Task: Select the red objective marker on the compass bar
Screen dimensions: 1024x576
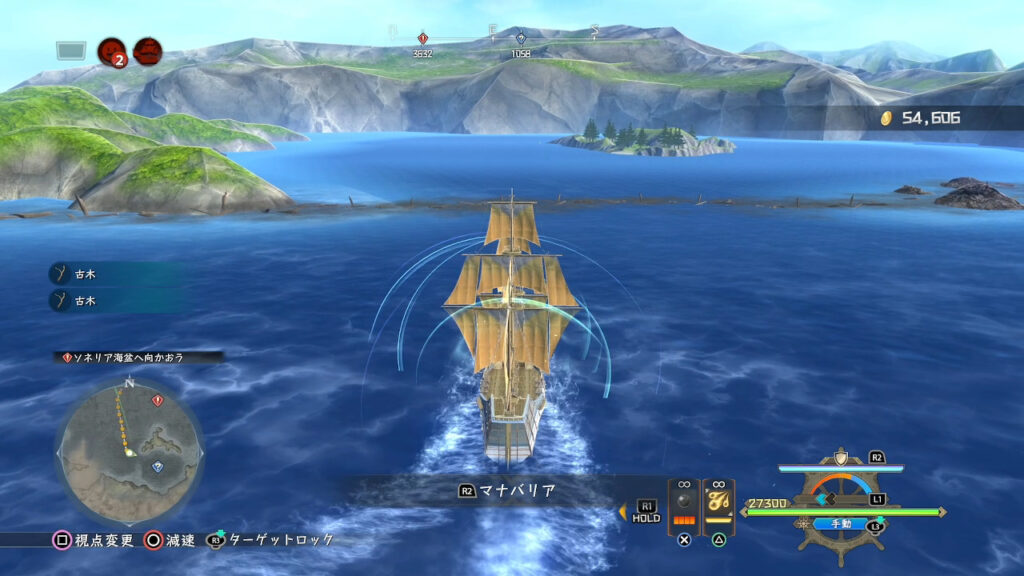Action: [x=423, y=38]
